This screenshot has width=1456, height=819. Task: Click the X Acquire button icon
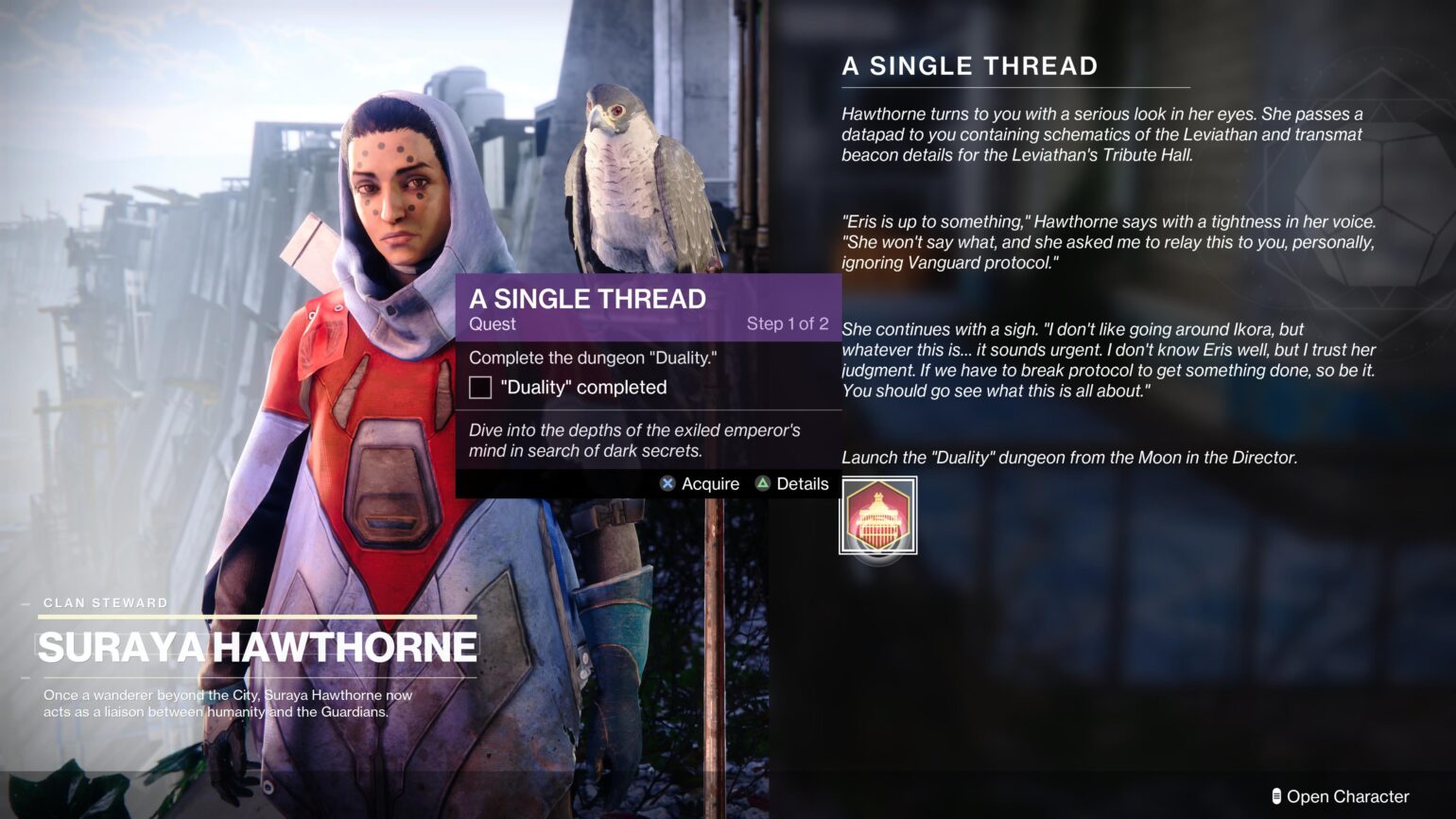668,484
